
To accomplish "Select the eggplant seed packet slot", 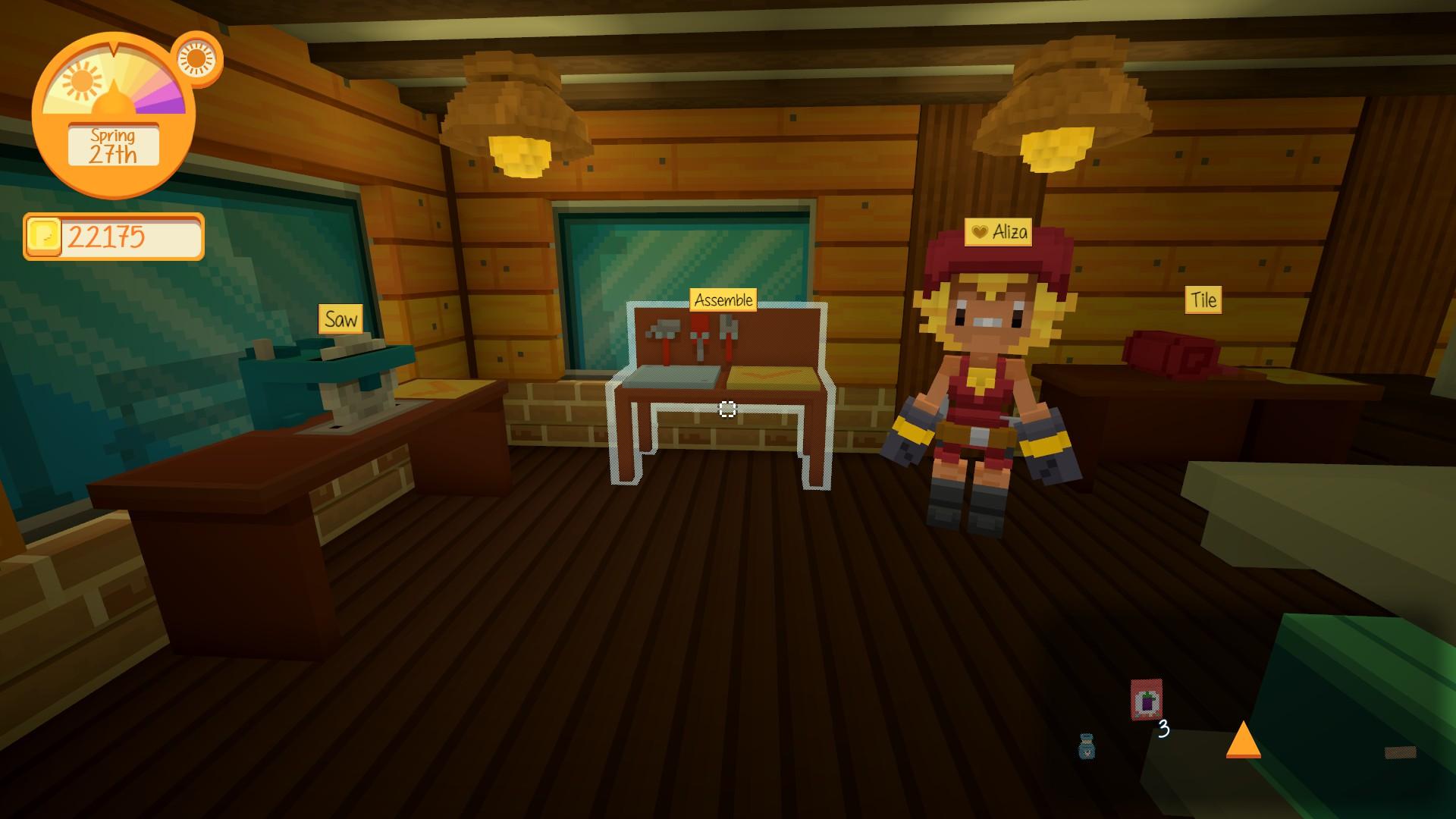I will [1146, 701].
